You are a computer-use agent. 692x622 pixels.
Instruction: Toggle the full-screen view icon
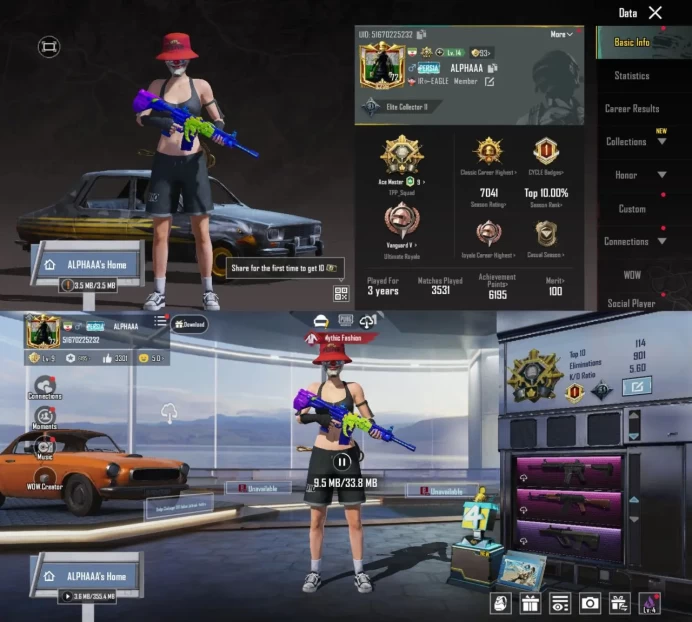(49, 47)
